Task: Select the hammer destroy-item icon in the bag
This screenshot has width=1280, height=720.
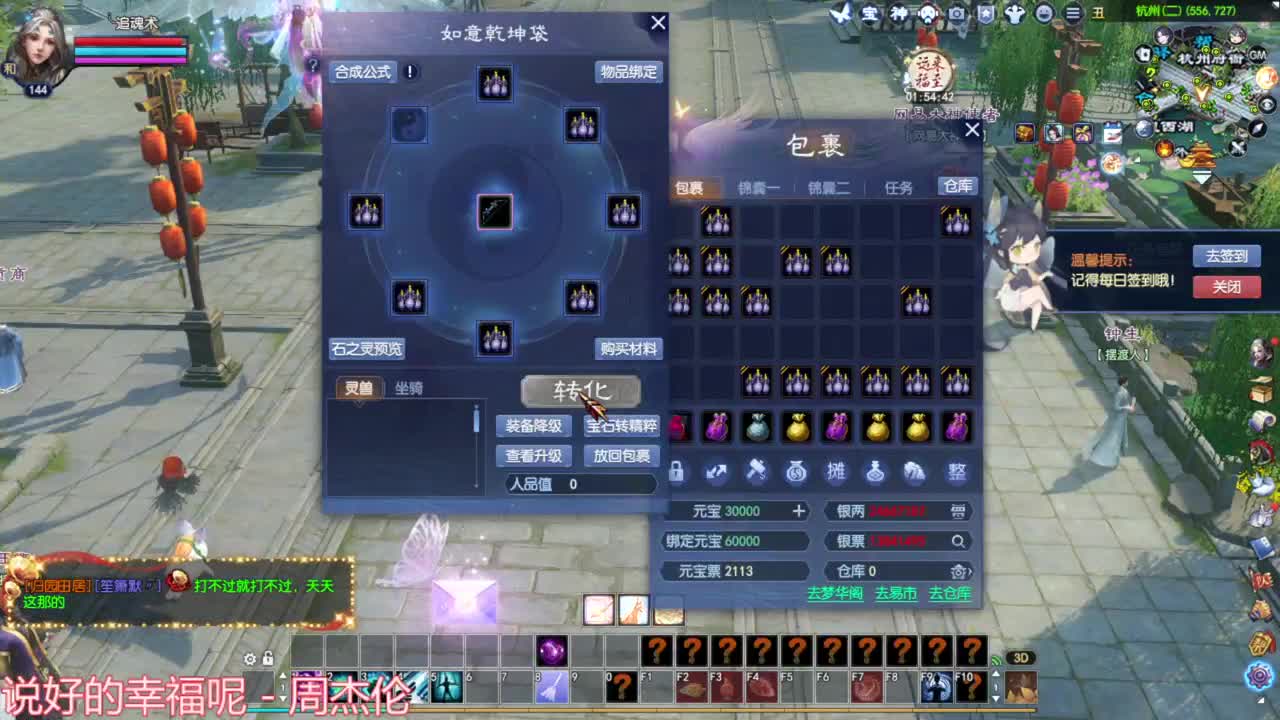Action: tap(757, 472)
